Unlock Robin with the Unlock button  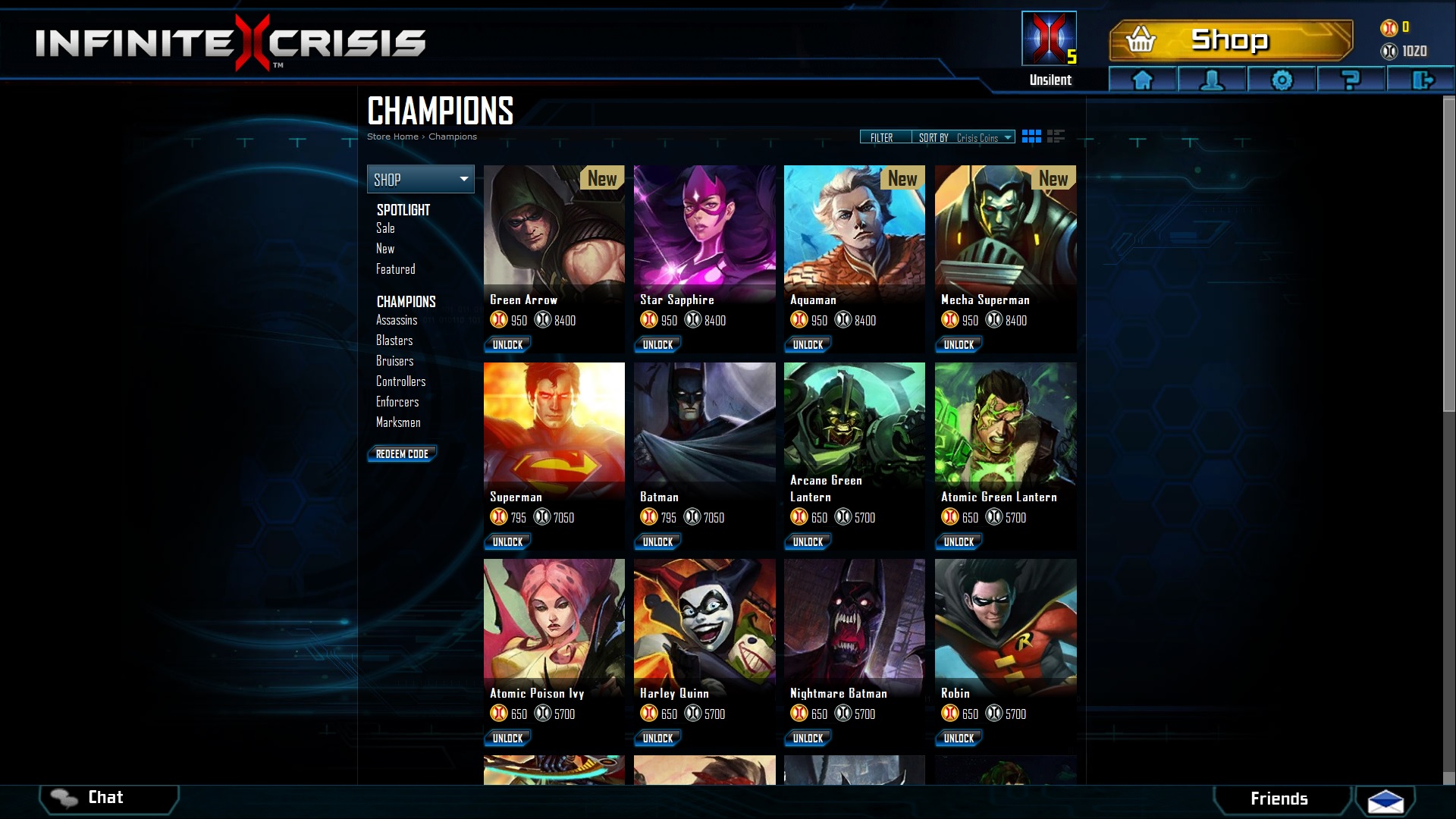(x=959, y=738)
